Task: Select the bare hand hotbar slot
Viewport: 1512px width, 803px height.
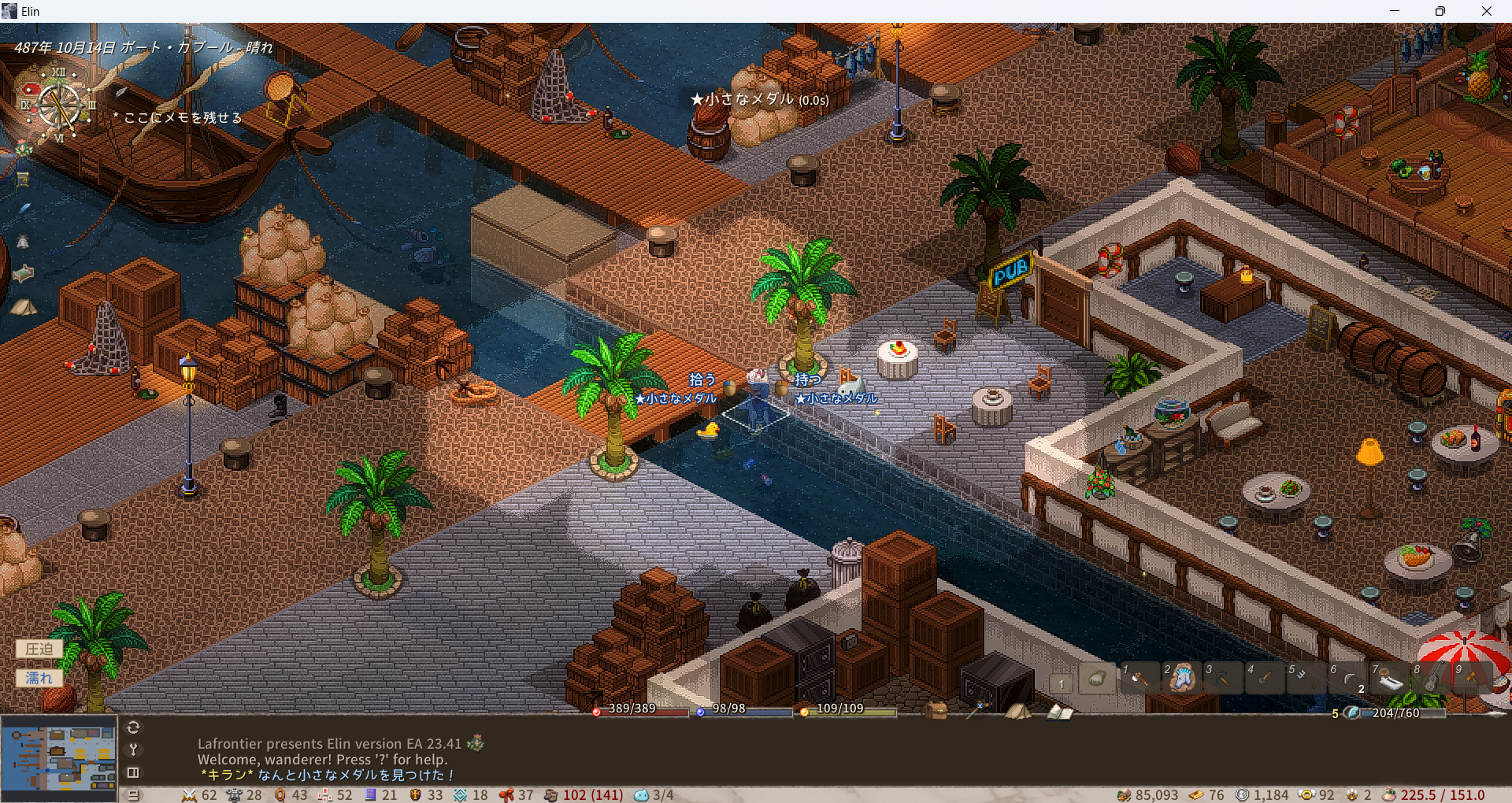Action: [1097, 679]
